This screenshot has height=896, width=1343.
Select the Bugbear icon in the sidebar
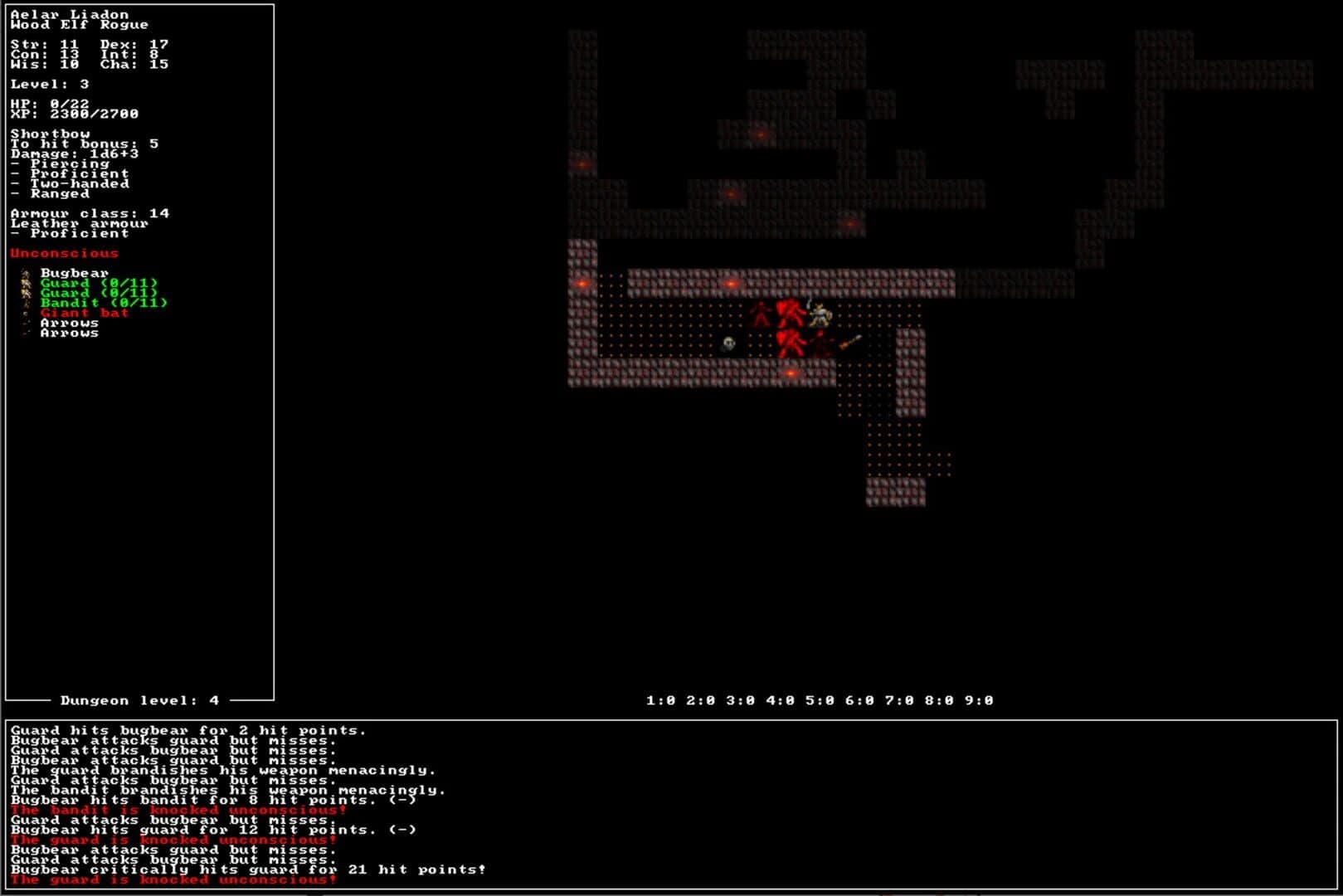[25, 272]
